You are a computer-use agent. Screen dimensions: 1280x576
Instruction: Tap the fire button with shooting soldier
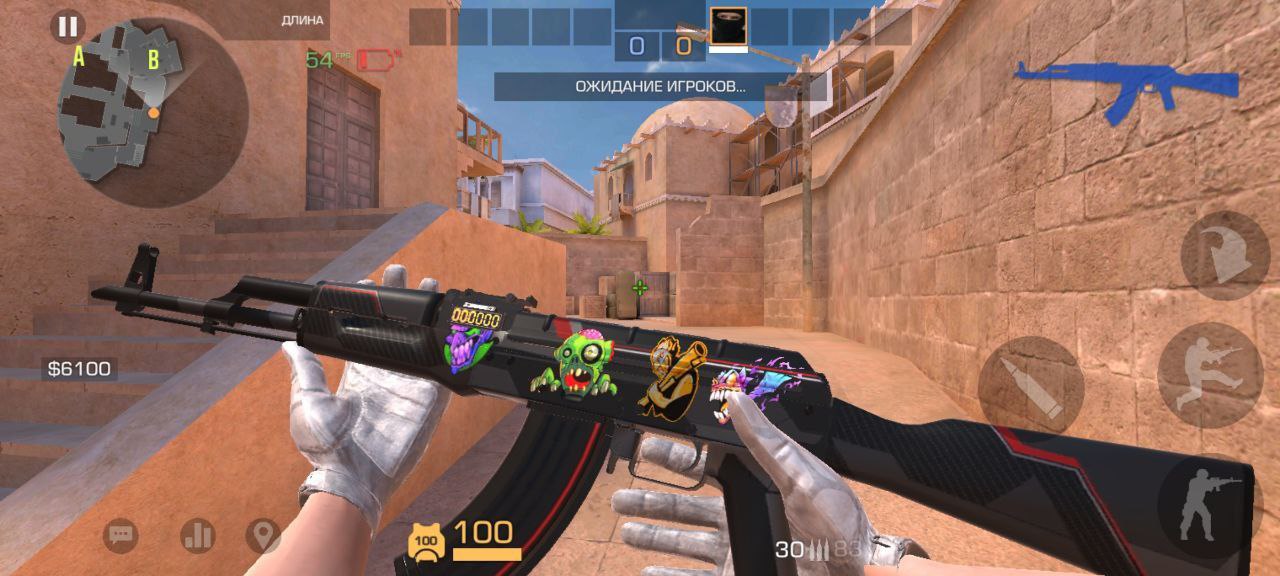(x=1209, y=506)
